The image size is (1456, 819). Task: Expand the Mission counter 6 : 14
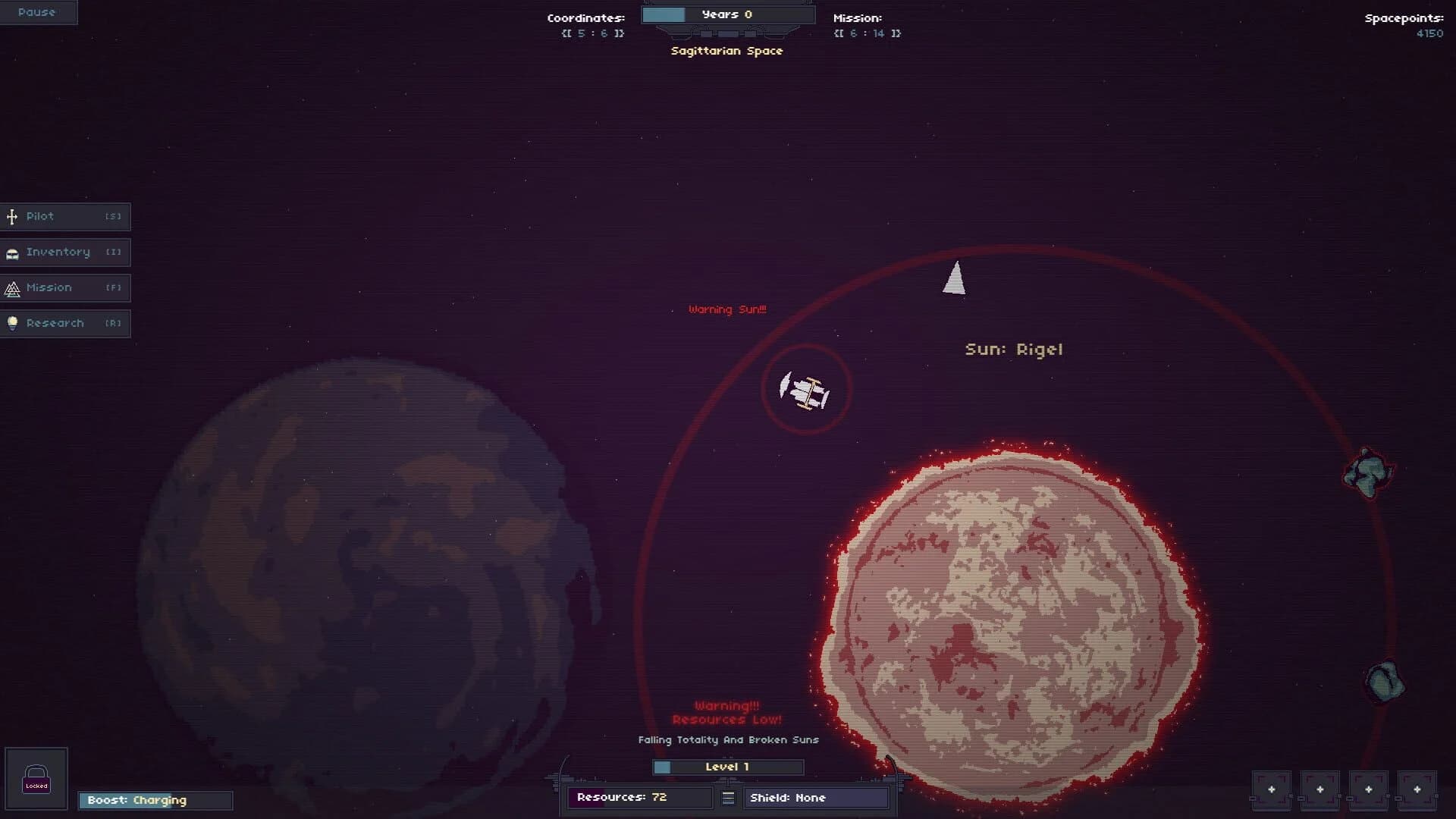866,33
